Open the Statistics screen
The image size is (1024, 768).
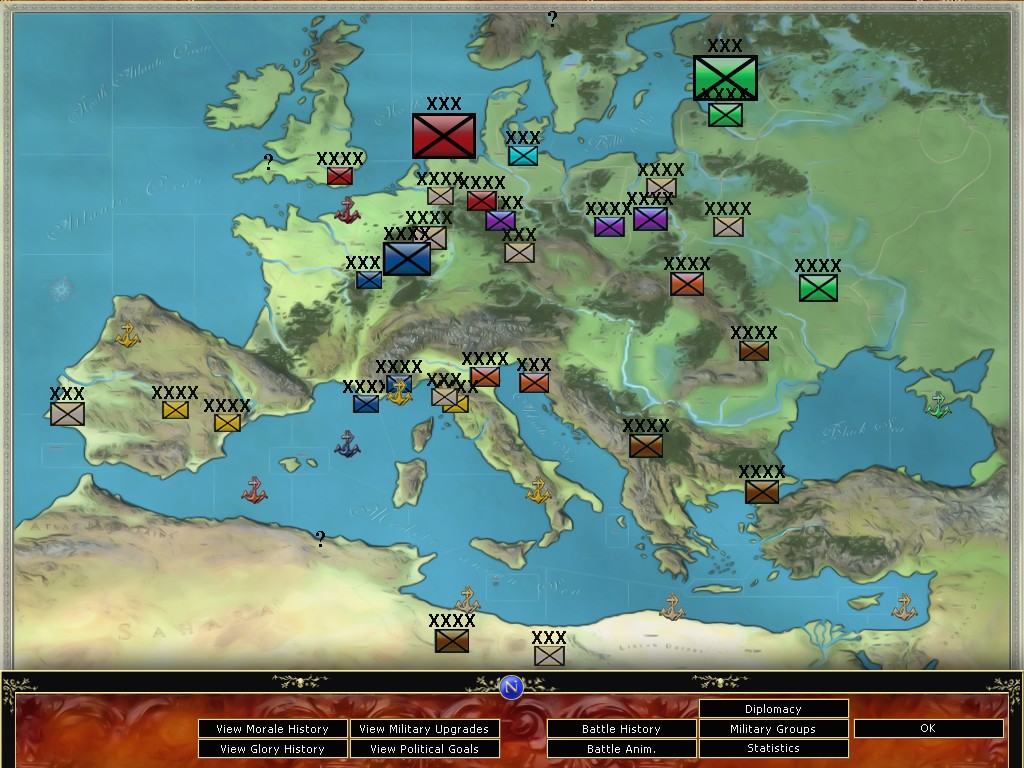pos(773,748)
